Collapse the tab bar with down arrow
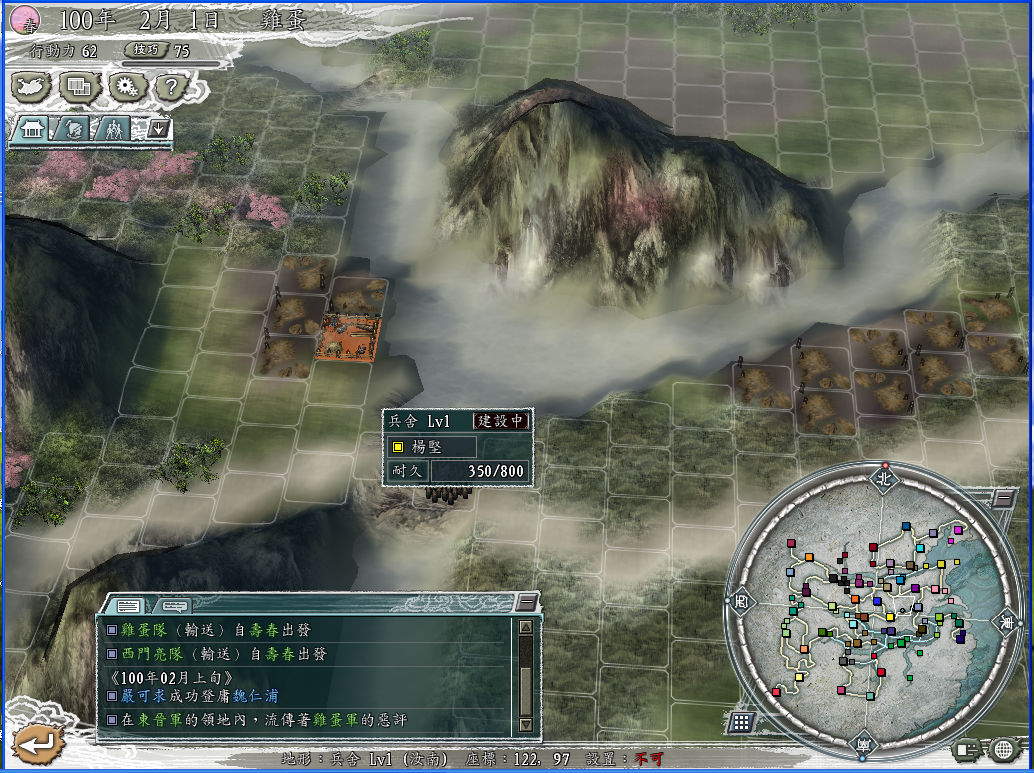This screenshot has width=1034, height=773. coord(157,128)
